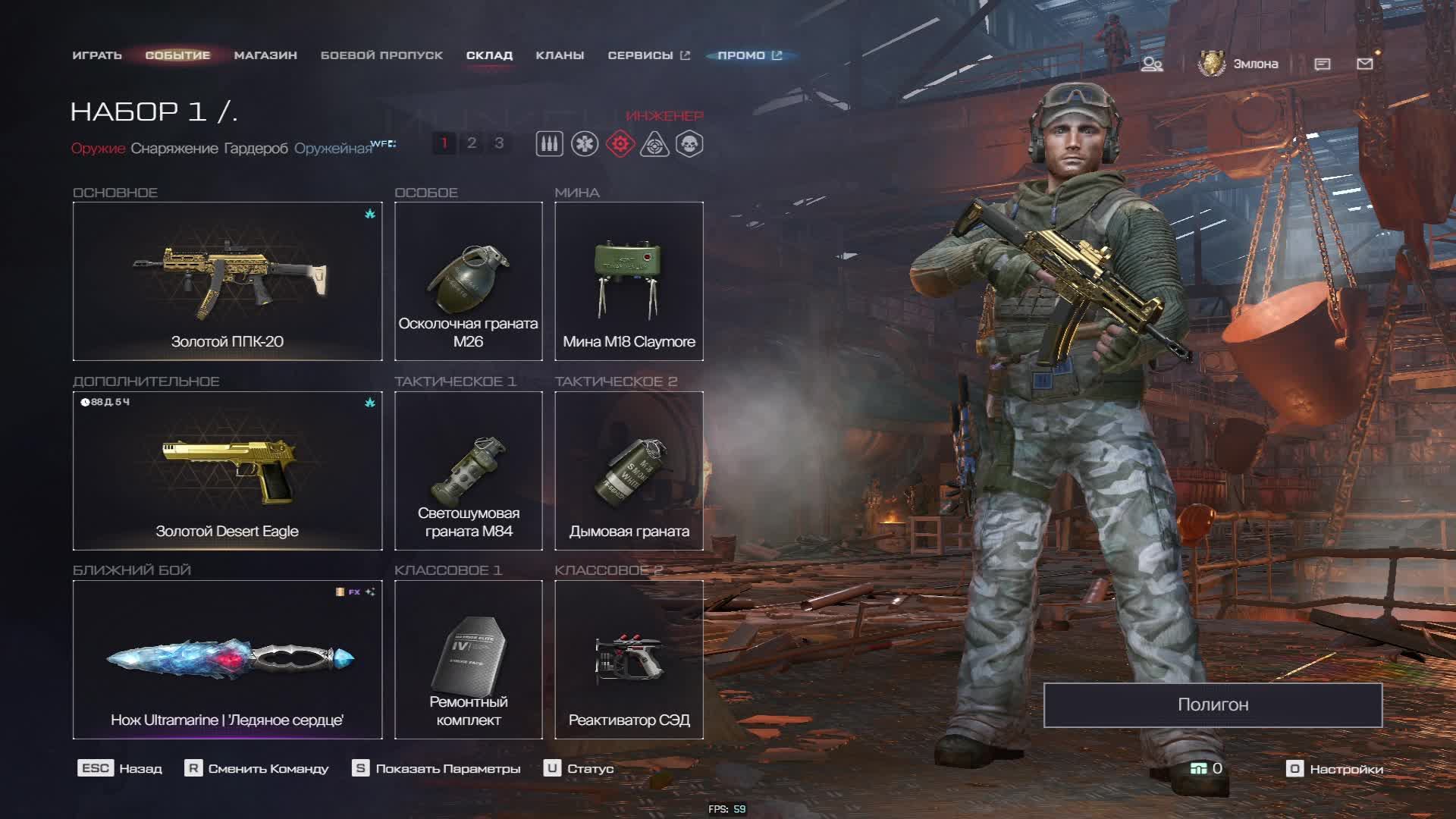Open the Событие event page

tap(177, 55)
